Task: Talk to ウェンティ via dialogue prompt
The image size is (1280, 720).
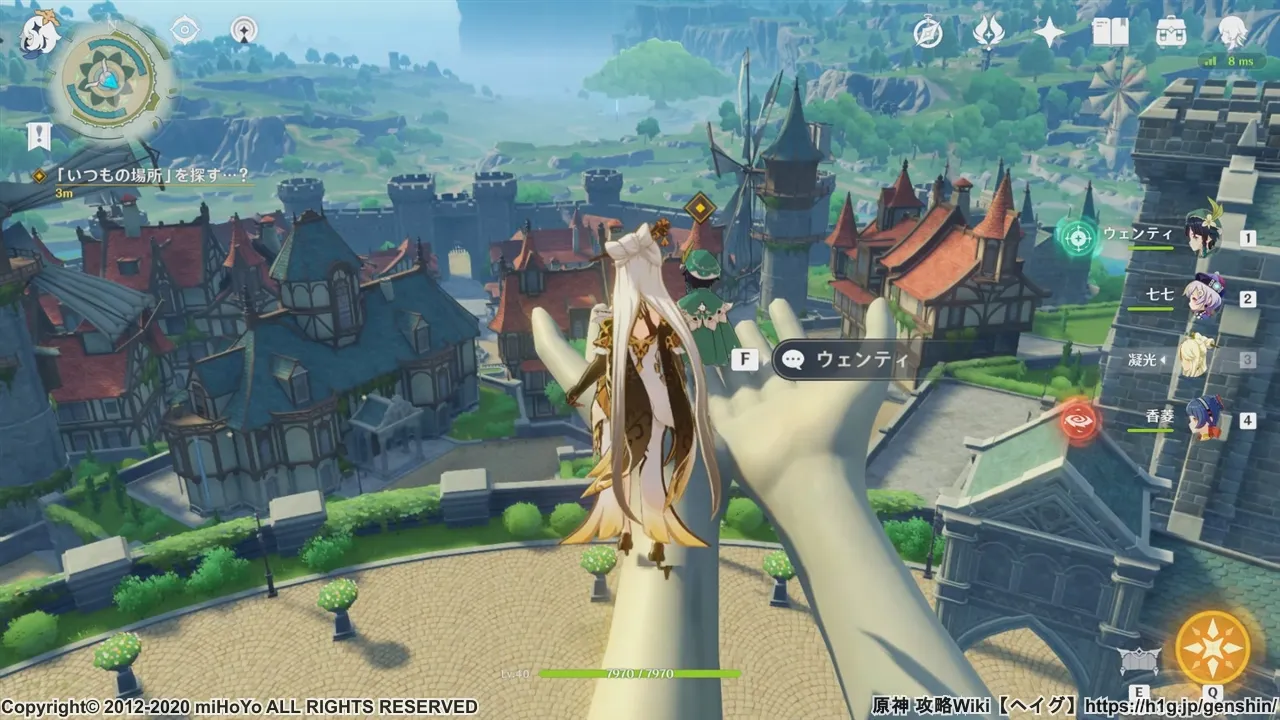Action: point(847,359)
